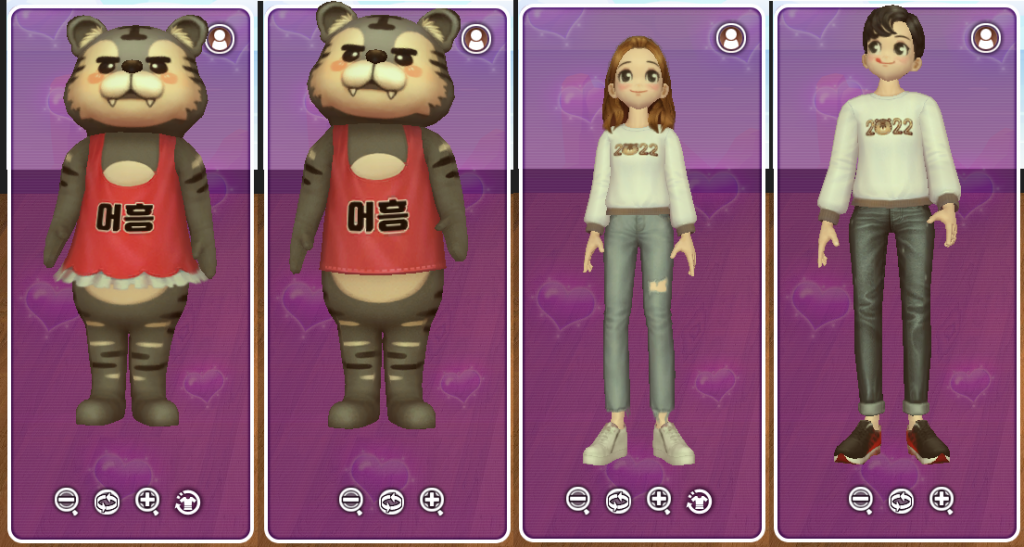1024x547 pixels.
Task: Toggle the frilly-dress tiger's outfit shirt icon
Action: pyautogui.click(x=188, y=502)
